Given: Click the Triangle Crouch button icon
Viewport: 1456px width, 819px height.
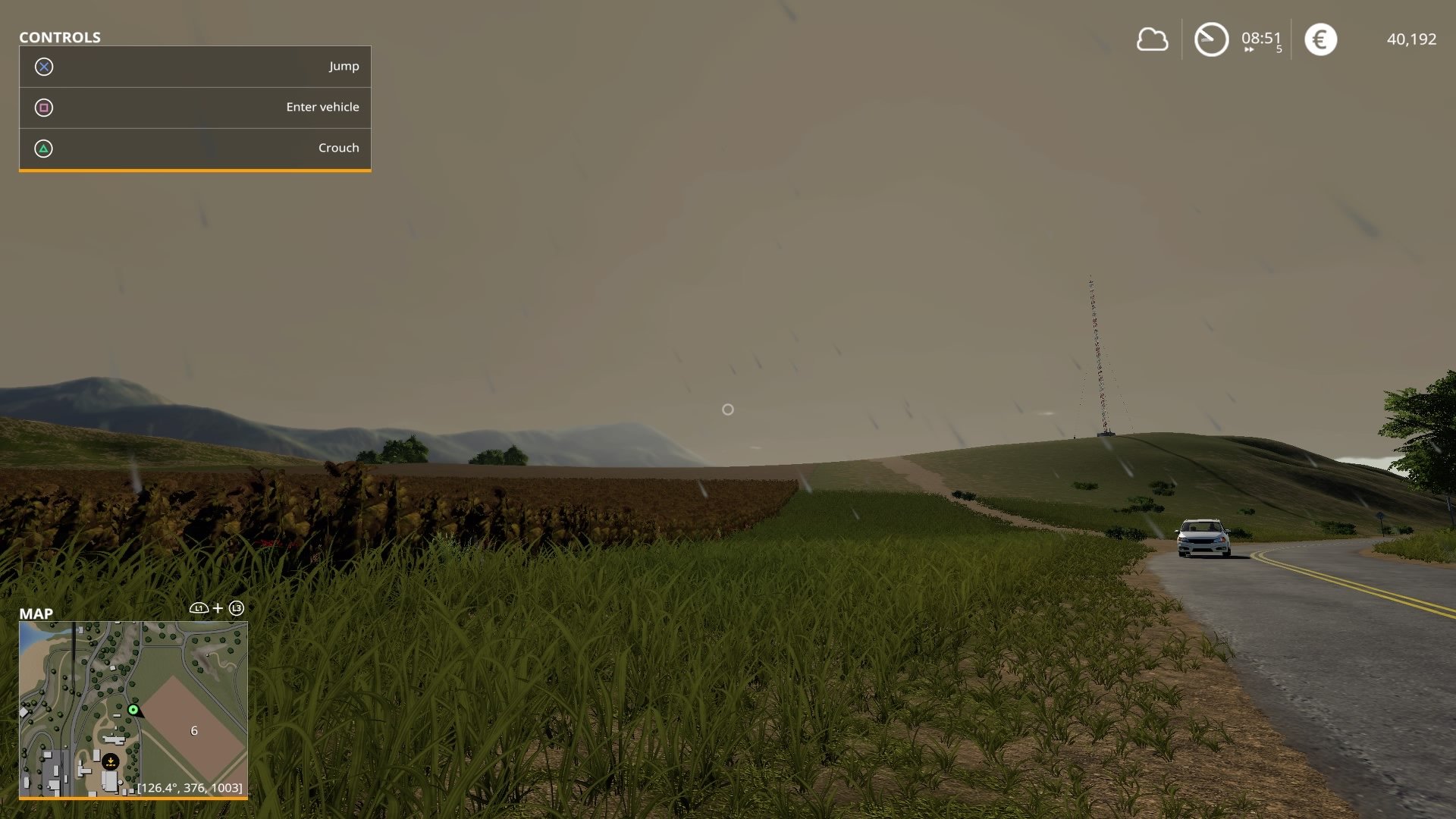Looking at the screenshot, I should click(x=45, y=148).
